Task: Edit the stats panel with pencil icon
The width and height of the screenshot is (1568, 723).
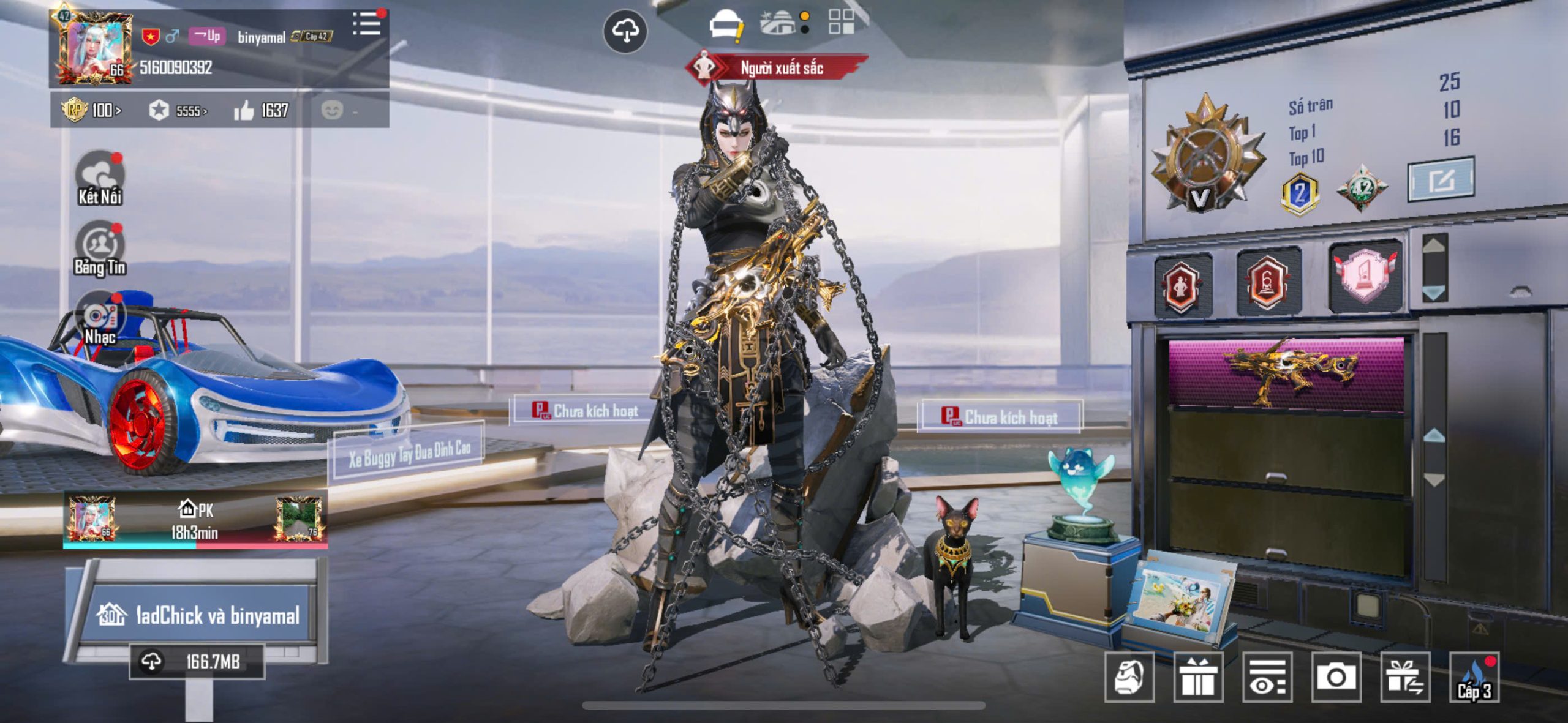Action: (x=1441, y=180)
